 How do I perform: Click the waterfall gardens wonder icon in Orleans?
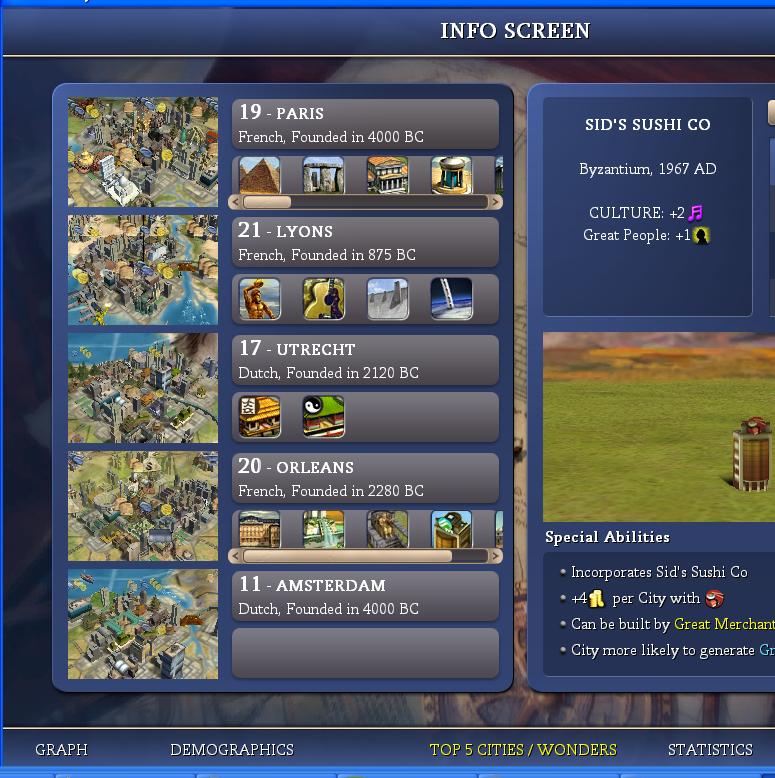pyautogui.click(x=324, y=530)
